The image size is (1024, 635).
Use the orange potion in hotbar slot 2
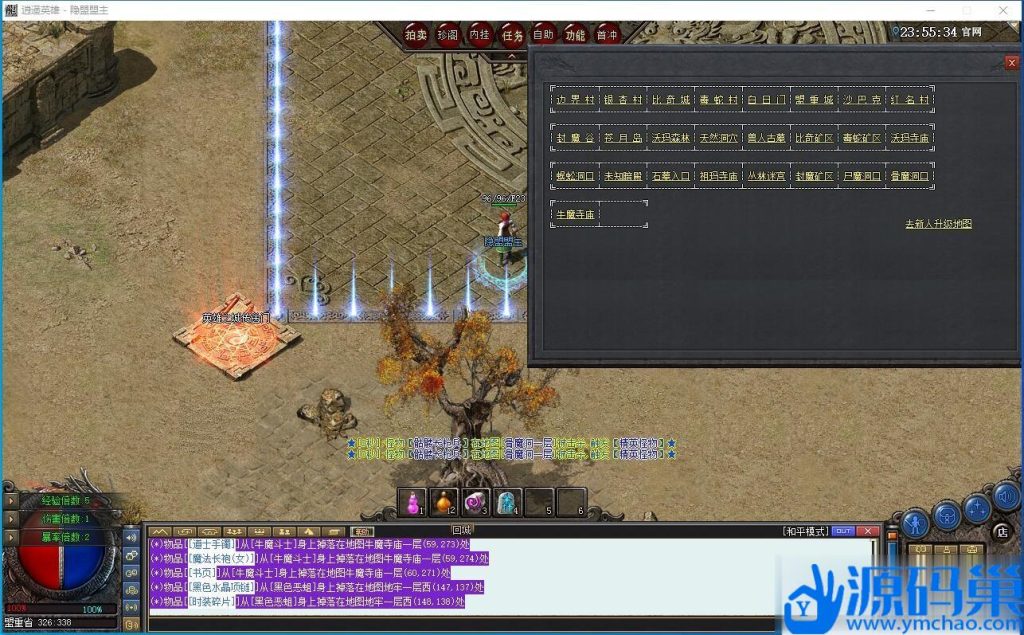pyautogui.click(x=444, y=502)
